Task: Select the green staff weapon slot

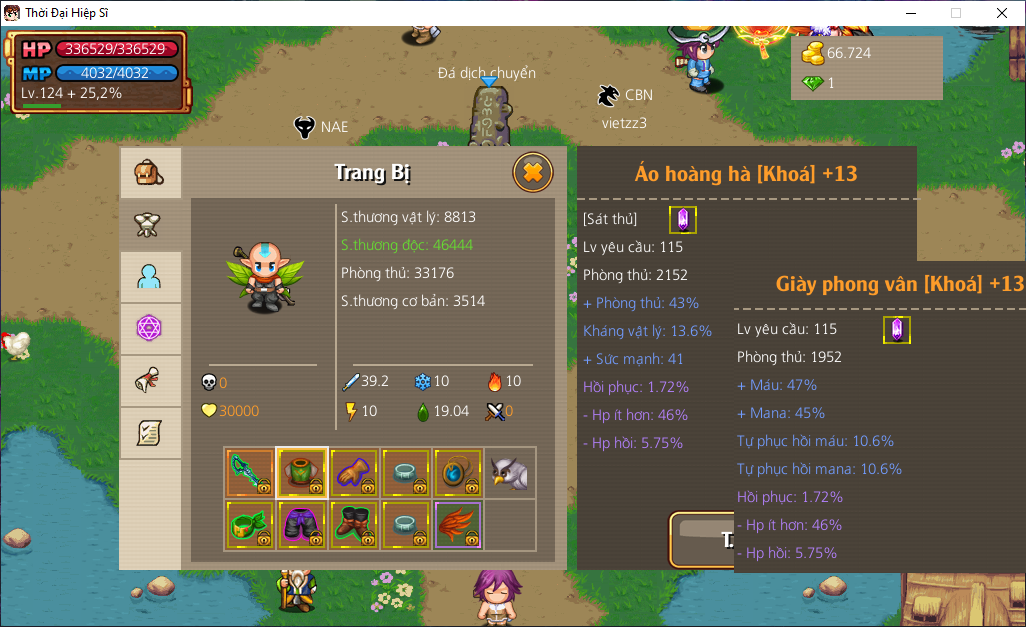Action: point(250,472)
